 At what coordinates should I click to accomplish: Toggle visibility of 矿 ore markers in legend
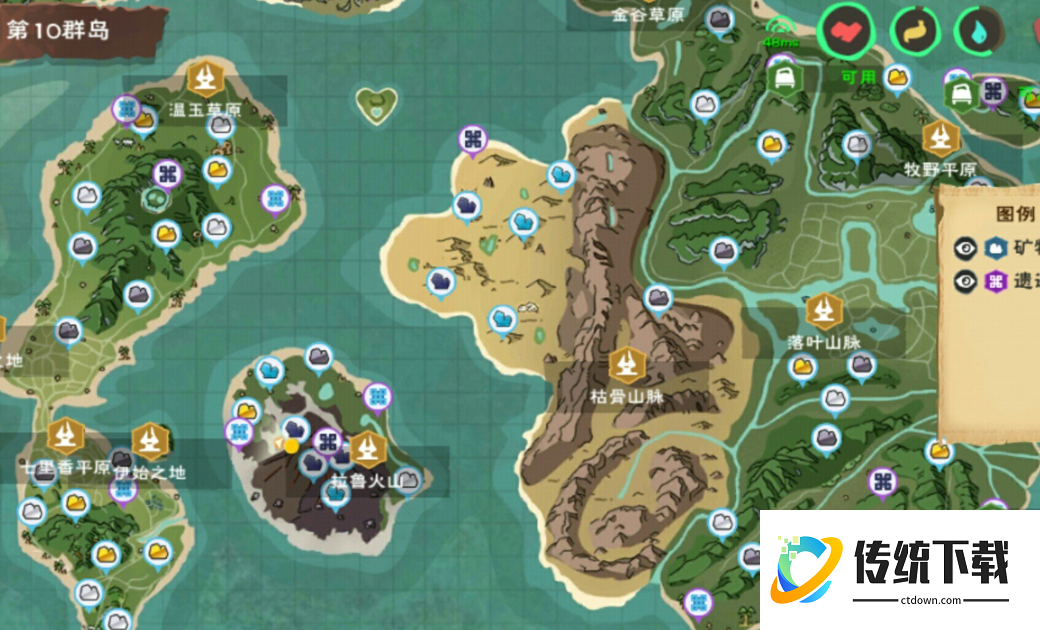(966, 248)
